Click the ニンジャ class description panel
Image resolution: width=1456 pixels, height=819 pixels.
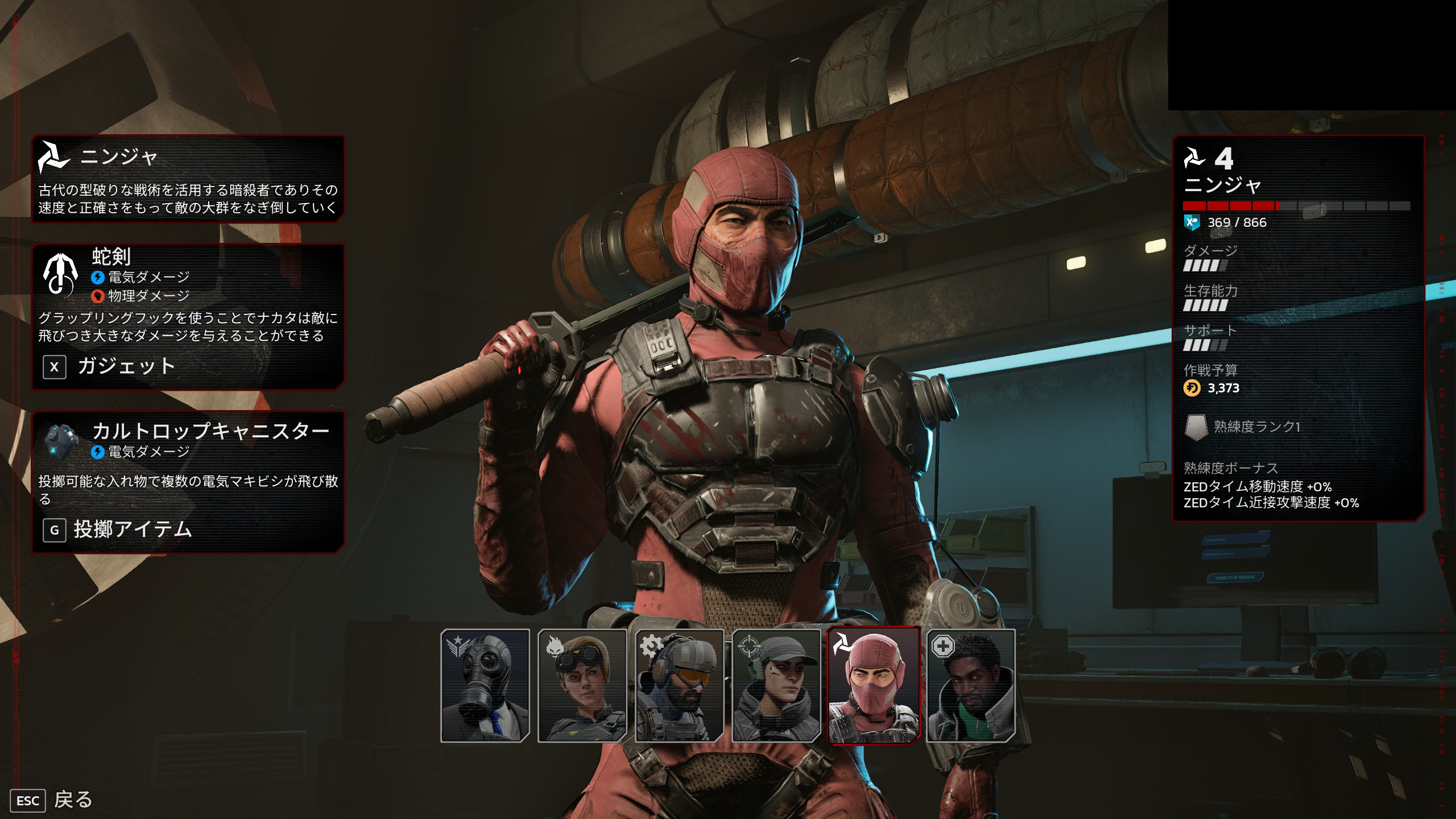click(188, 179)
